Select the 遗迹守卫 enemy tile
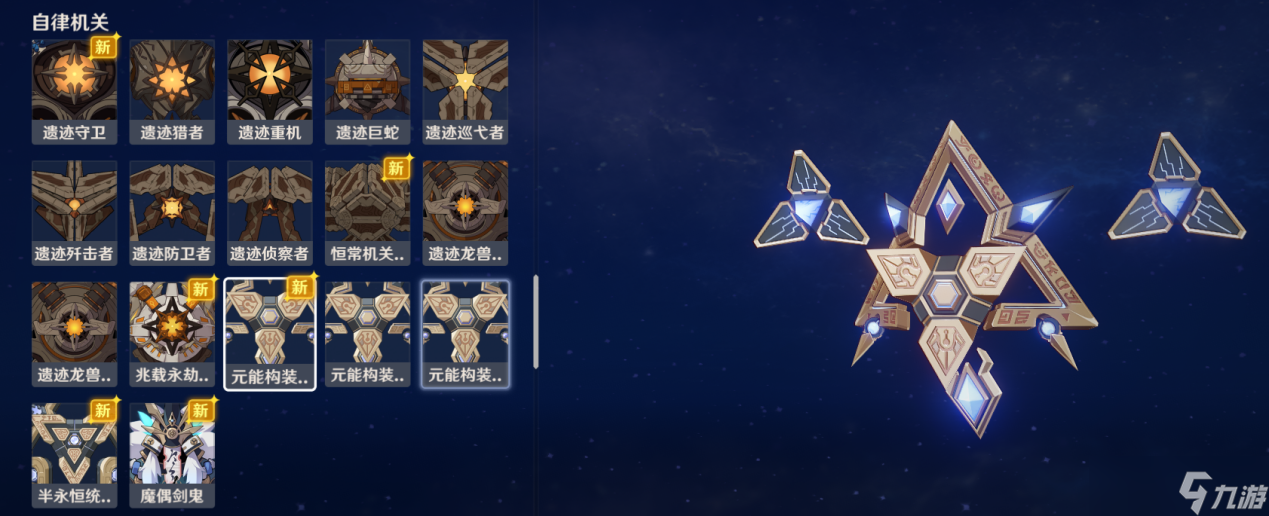Viewport: 1269px width, 516px height. [x=74, y=91]
